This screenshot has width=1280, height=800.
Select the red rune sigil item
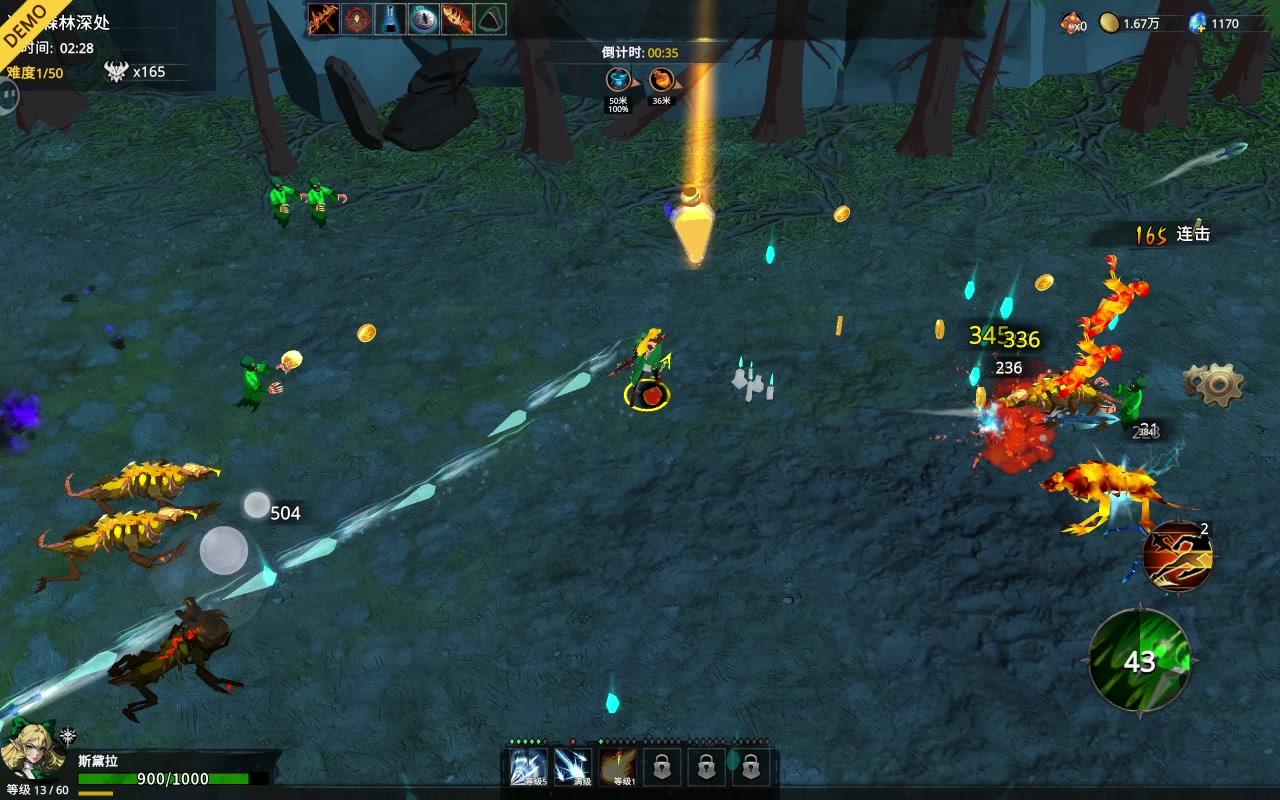pyautogui.click(x=357, y=19)
